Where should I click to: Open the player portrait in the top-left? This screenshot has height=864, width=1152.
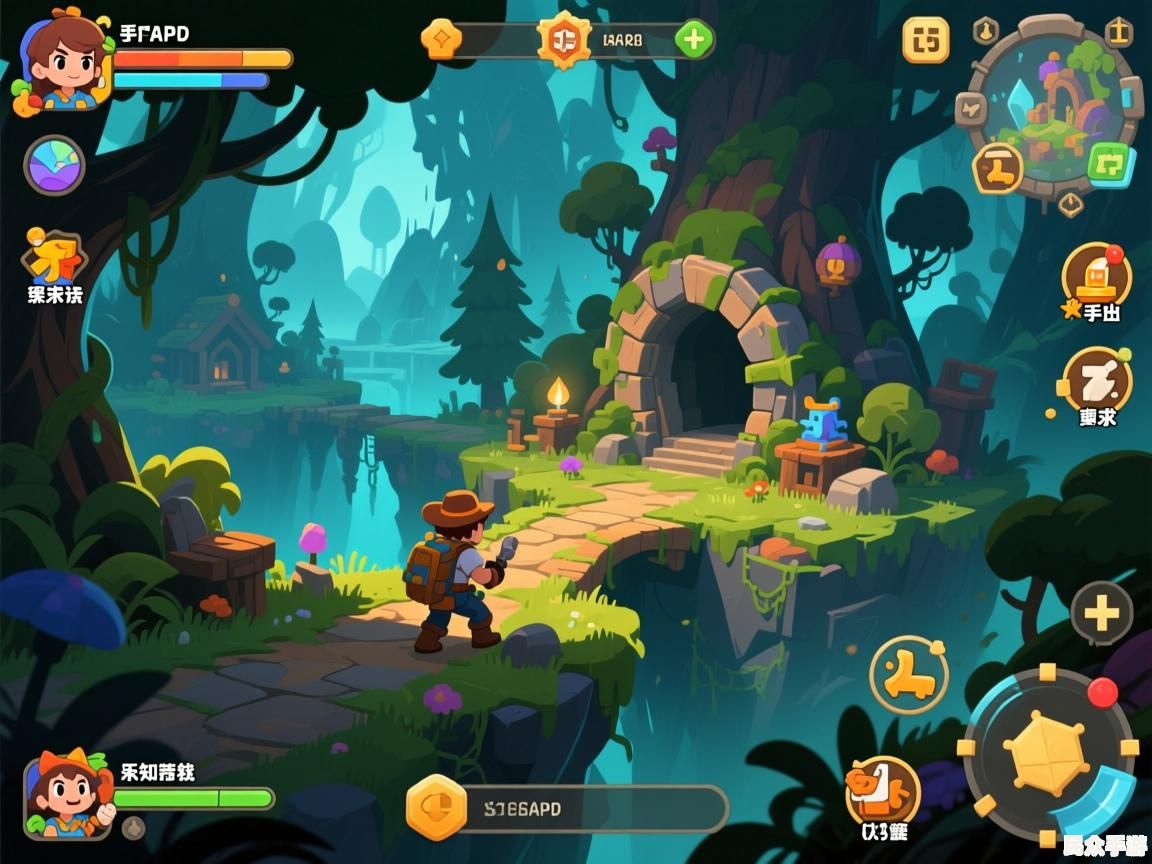pyautogui.click(x=62, y=62)
